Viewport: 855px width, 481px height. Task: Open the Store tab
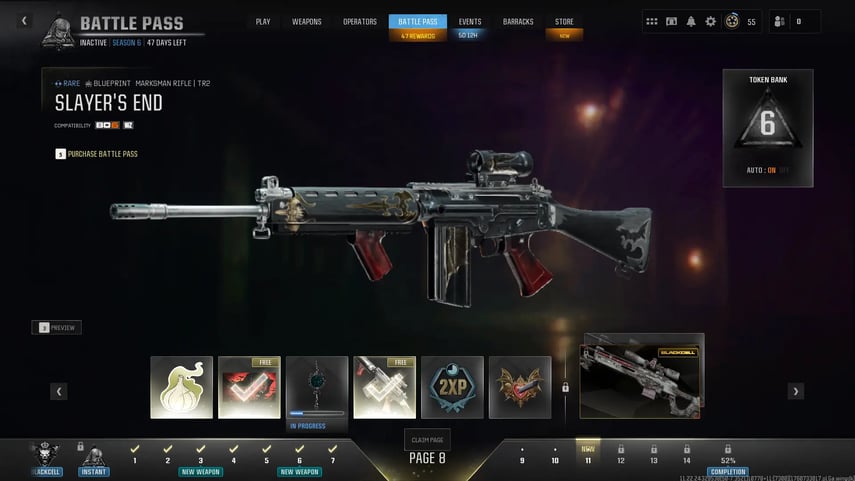(x=564, y=21)
